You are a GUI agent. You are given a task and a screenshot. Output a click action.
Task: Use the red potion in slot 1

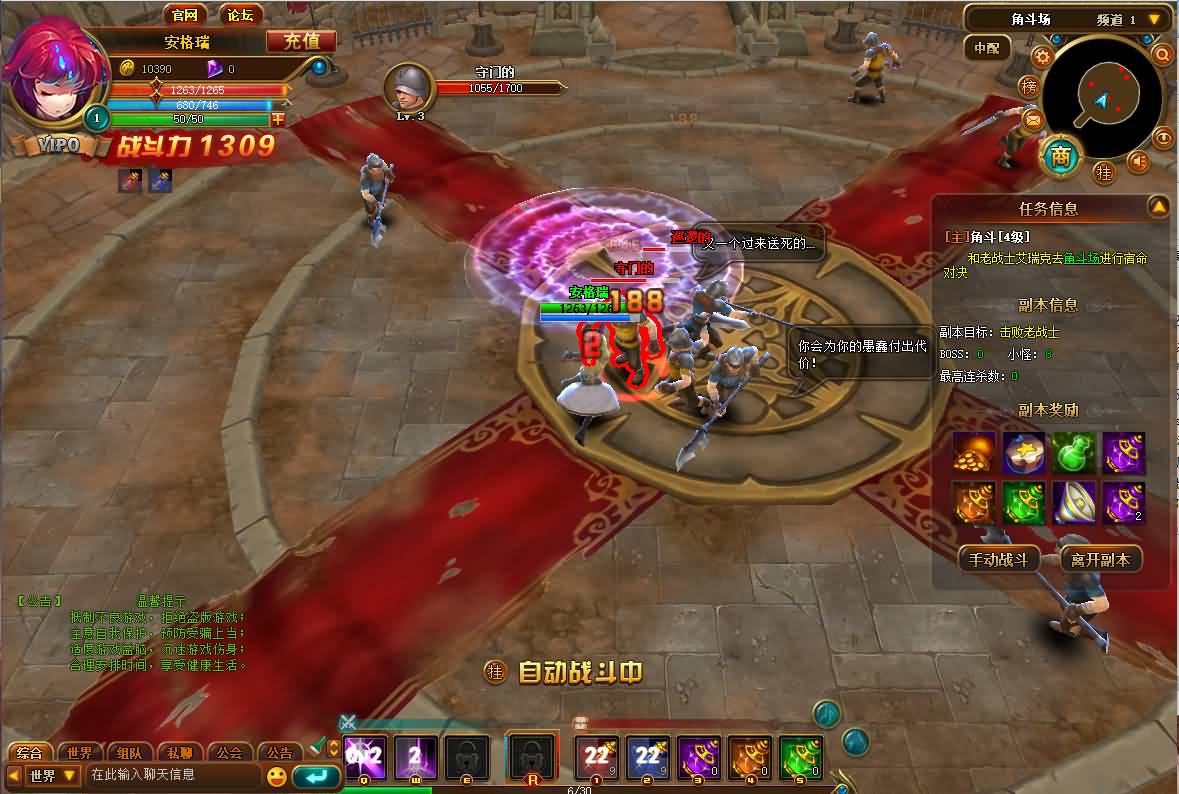[598, 757]
